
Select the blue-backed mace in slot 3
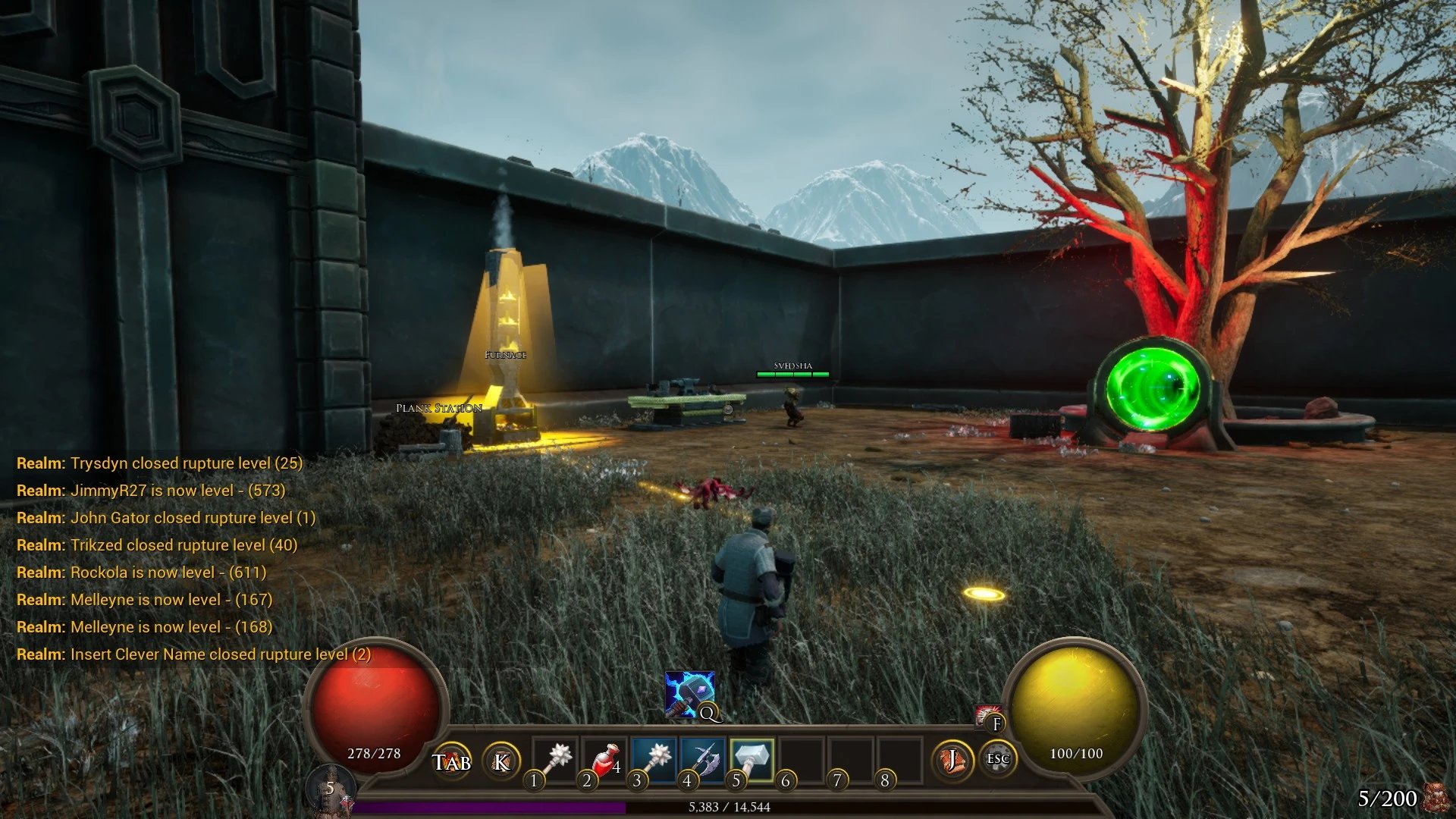(654, 759)
